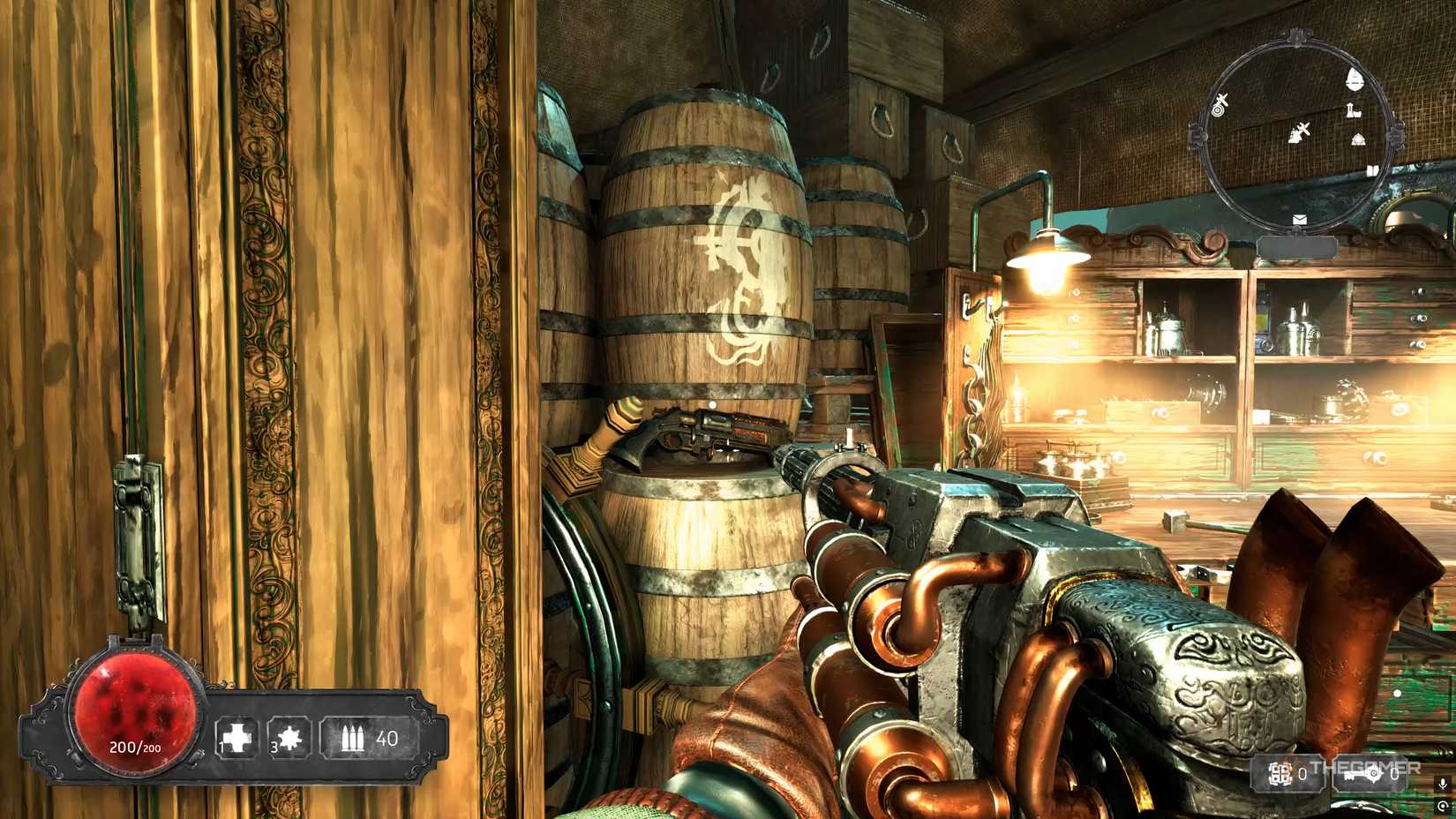The width and height of the screenshot is (1456, 819).
Task: Select the target and tools marker on compass
Action: 1221,105
